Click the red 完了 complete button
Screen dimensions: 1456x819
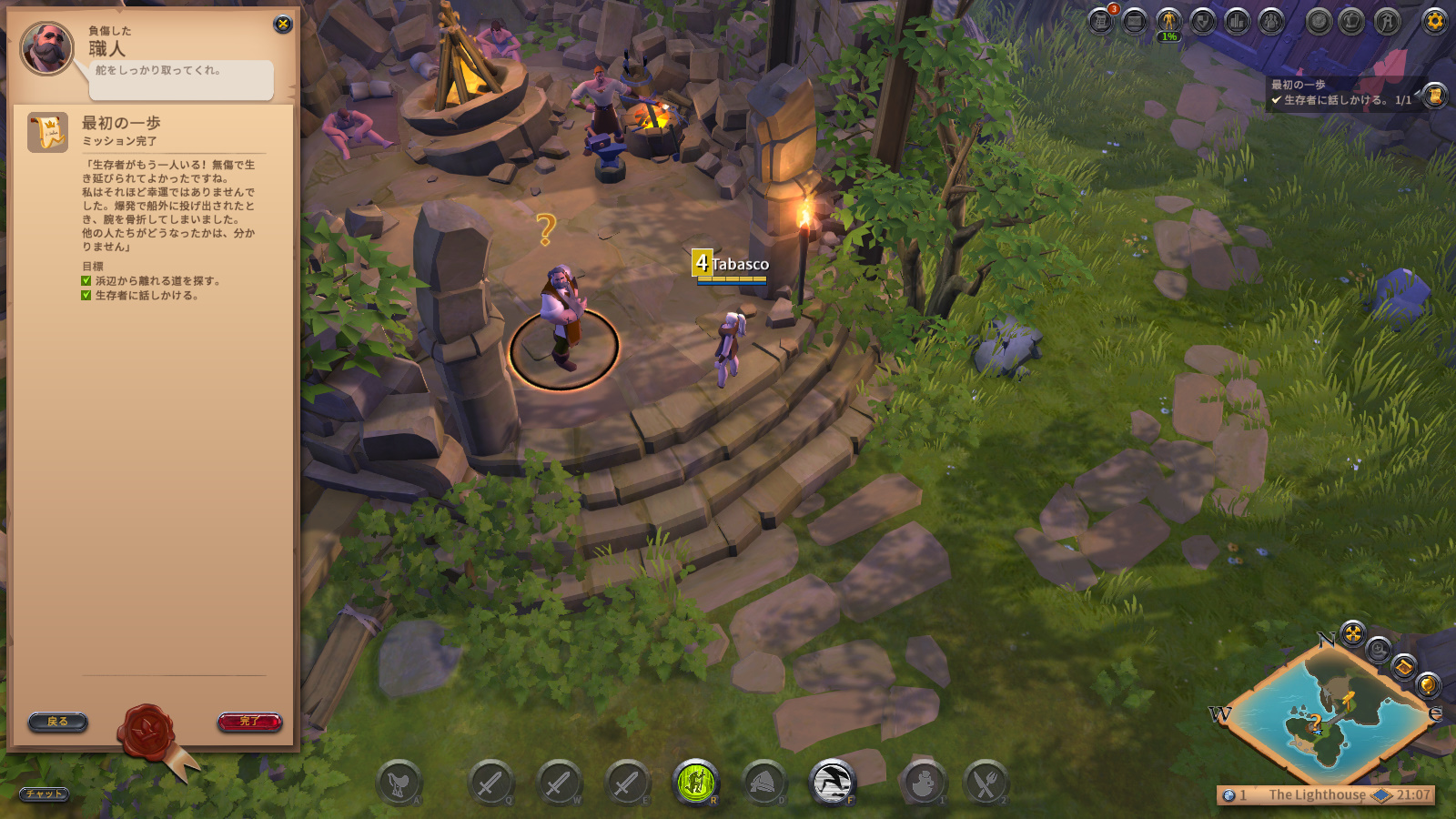[x=250, y=722]
